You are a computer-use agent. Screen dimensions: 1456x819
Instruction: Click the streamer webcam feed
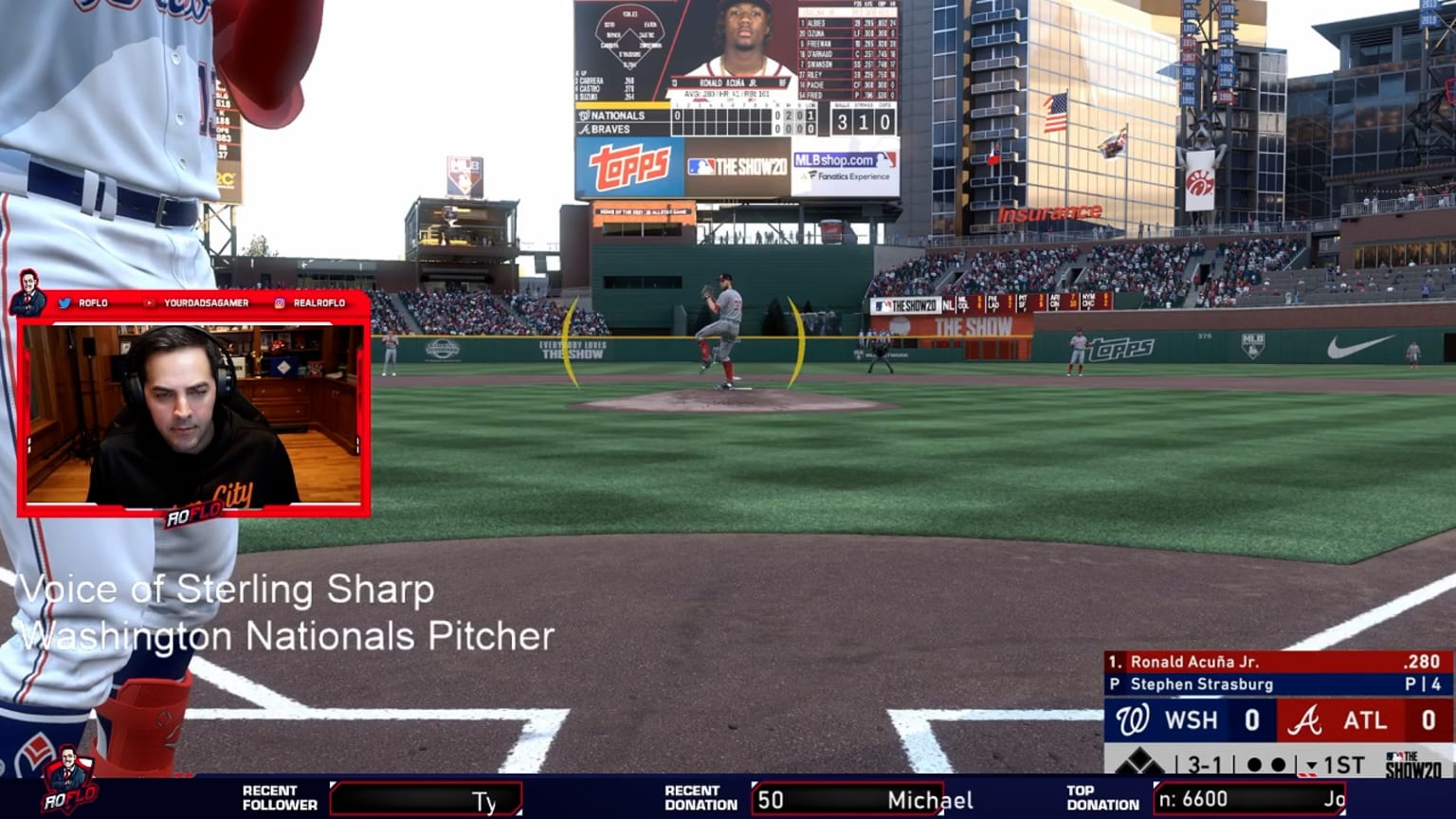[x=193, y=413]
